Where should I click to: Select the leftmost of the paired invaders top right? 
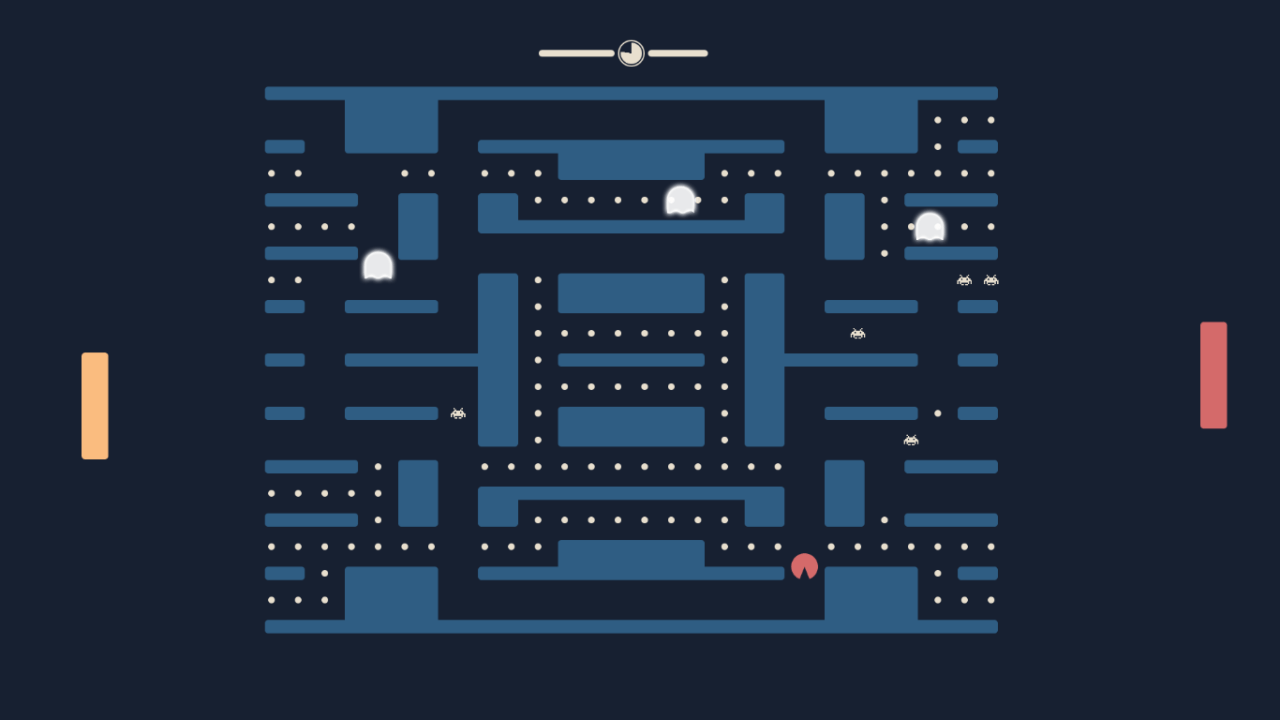click(964, 280)
